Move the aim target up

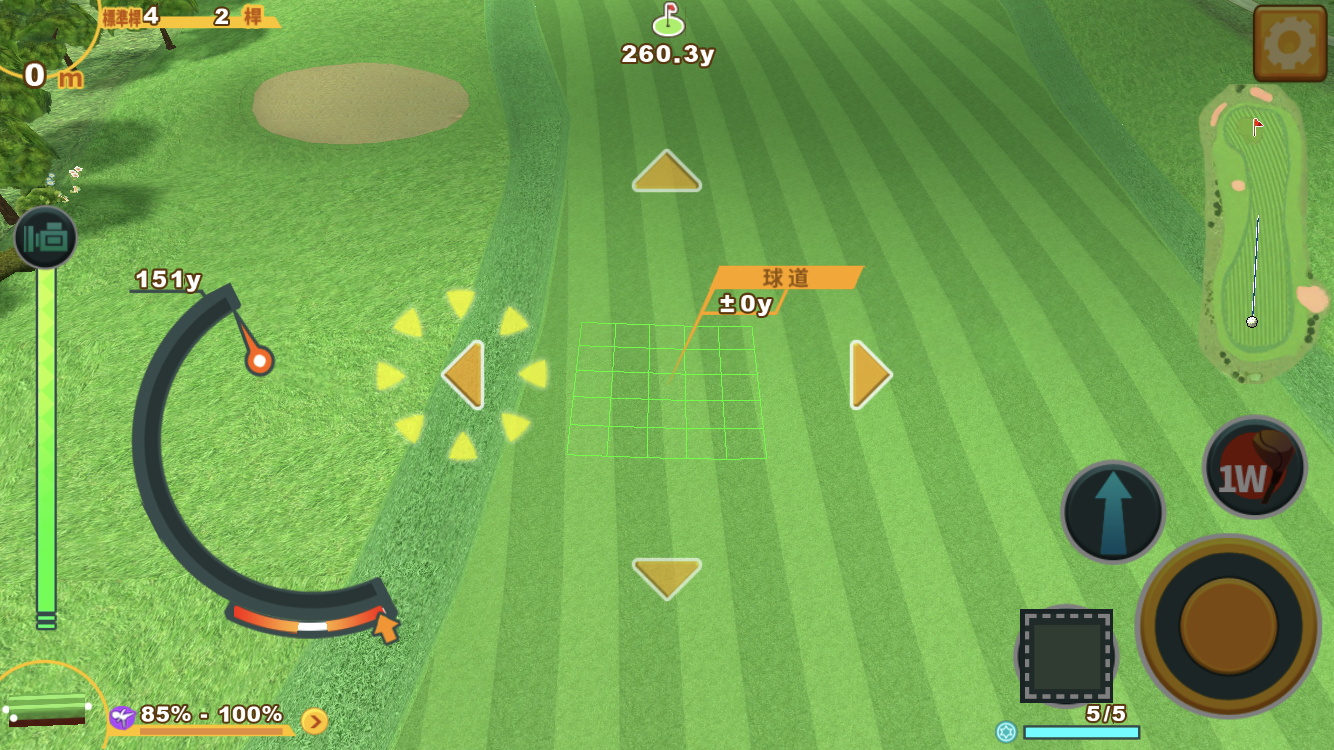(x=666, y=172)
